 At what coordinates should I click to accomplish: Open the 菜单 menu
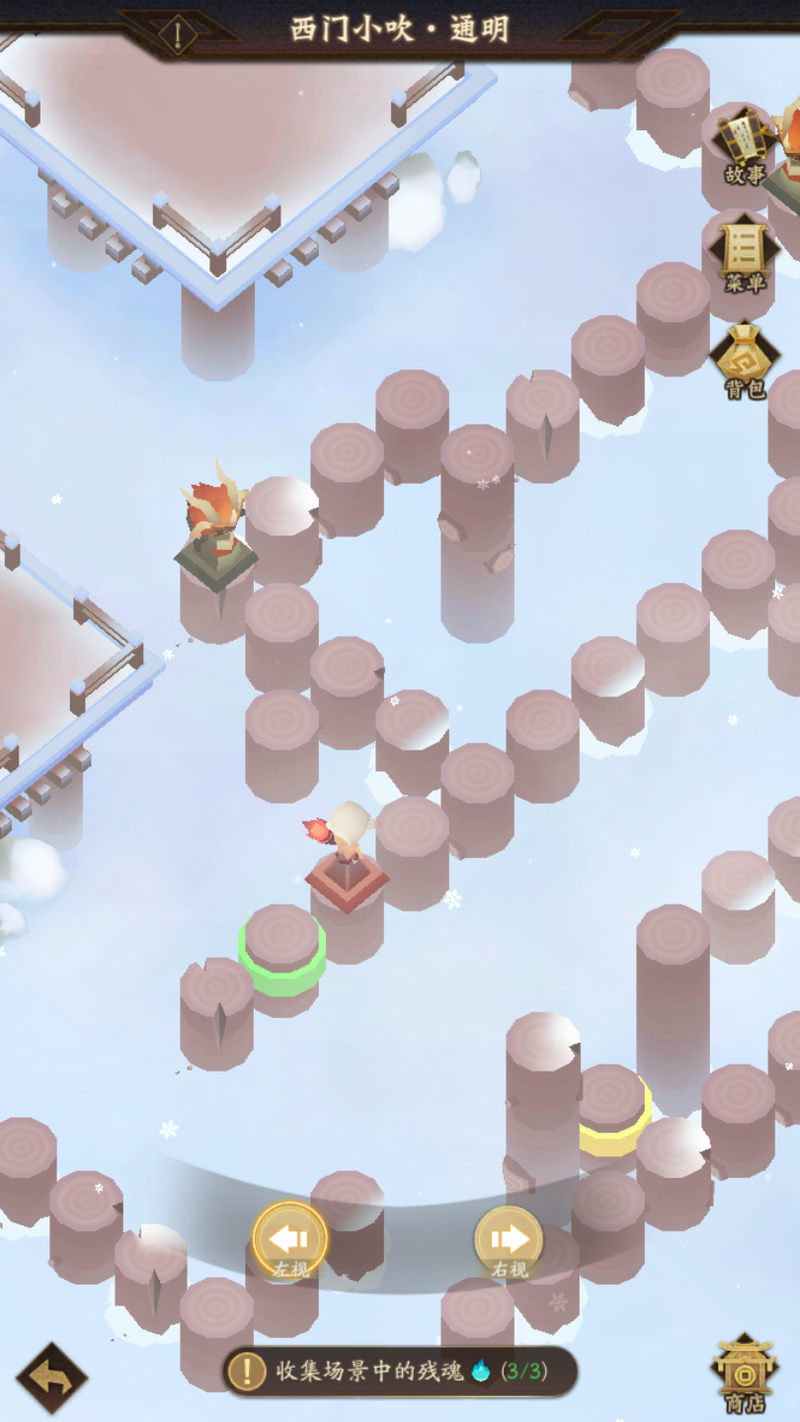[744, 254]
